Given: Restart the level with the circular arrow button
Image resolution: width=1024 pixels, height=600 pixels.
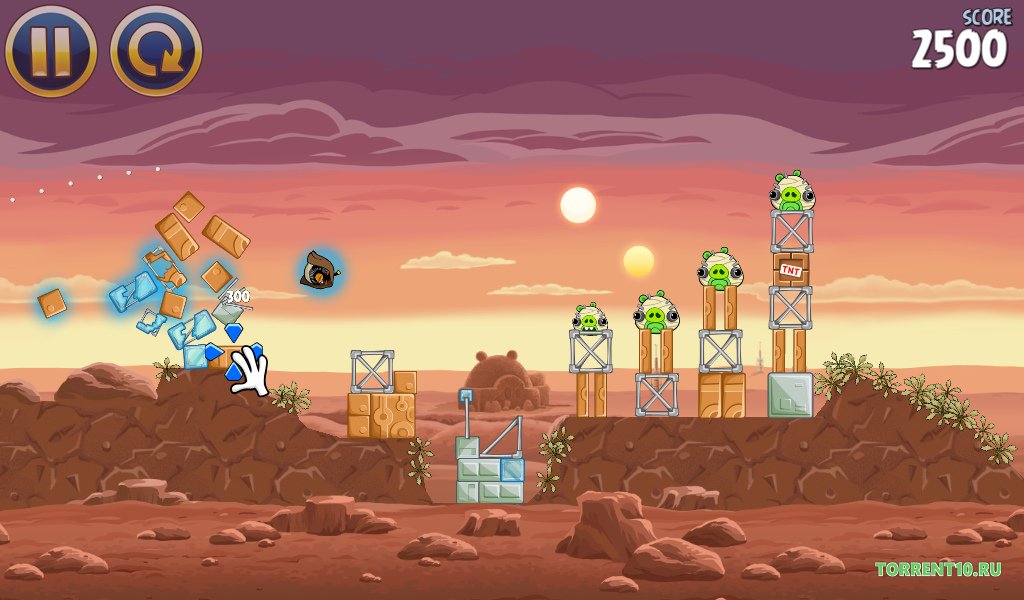Looking at the screenshot, I should (x=156, y=49).
